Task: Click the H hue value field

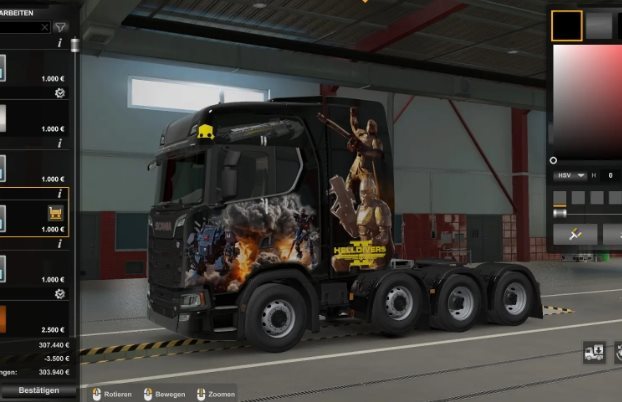Action: click(610, 176)
